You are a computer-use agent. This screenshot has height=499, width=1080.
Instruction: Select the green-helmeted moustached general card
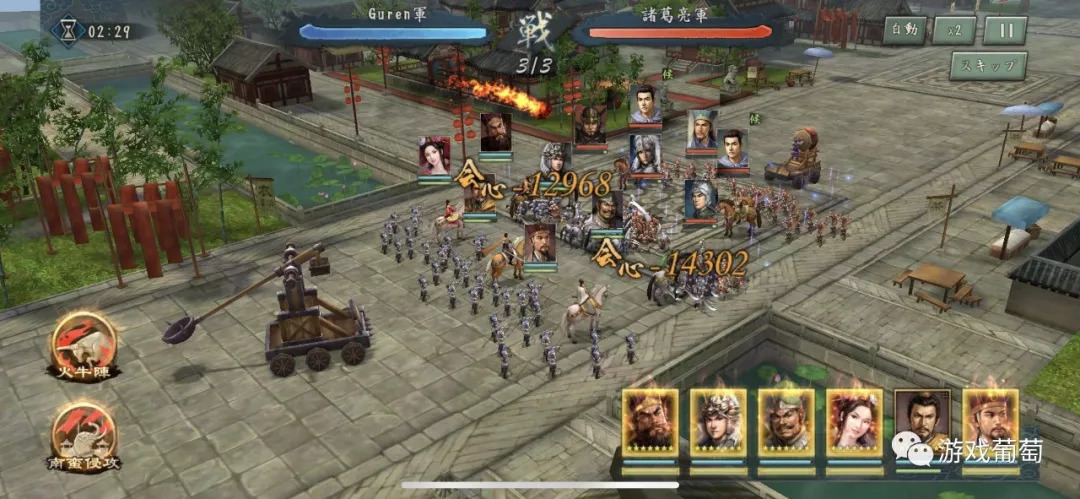click(x=786, y=423)
